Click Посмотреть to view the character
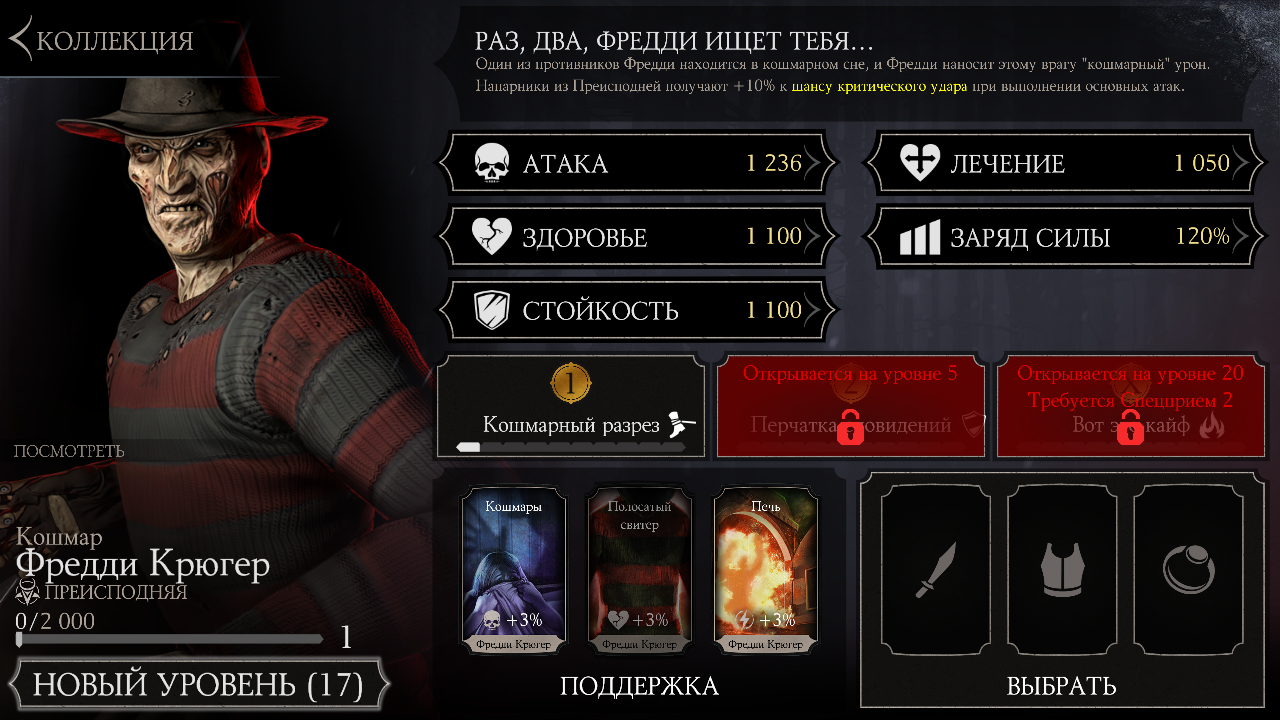Screen dimensions: 1280x720 (x=69, y=451)
